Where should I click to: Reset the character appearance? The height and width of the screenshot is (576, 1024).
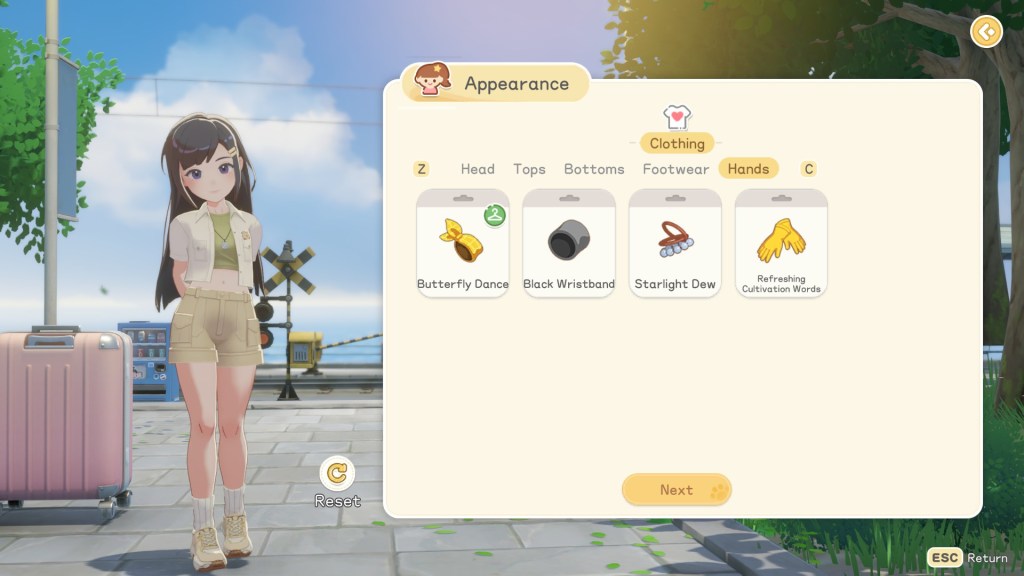[x=338, y=473]
